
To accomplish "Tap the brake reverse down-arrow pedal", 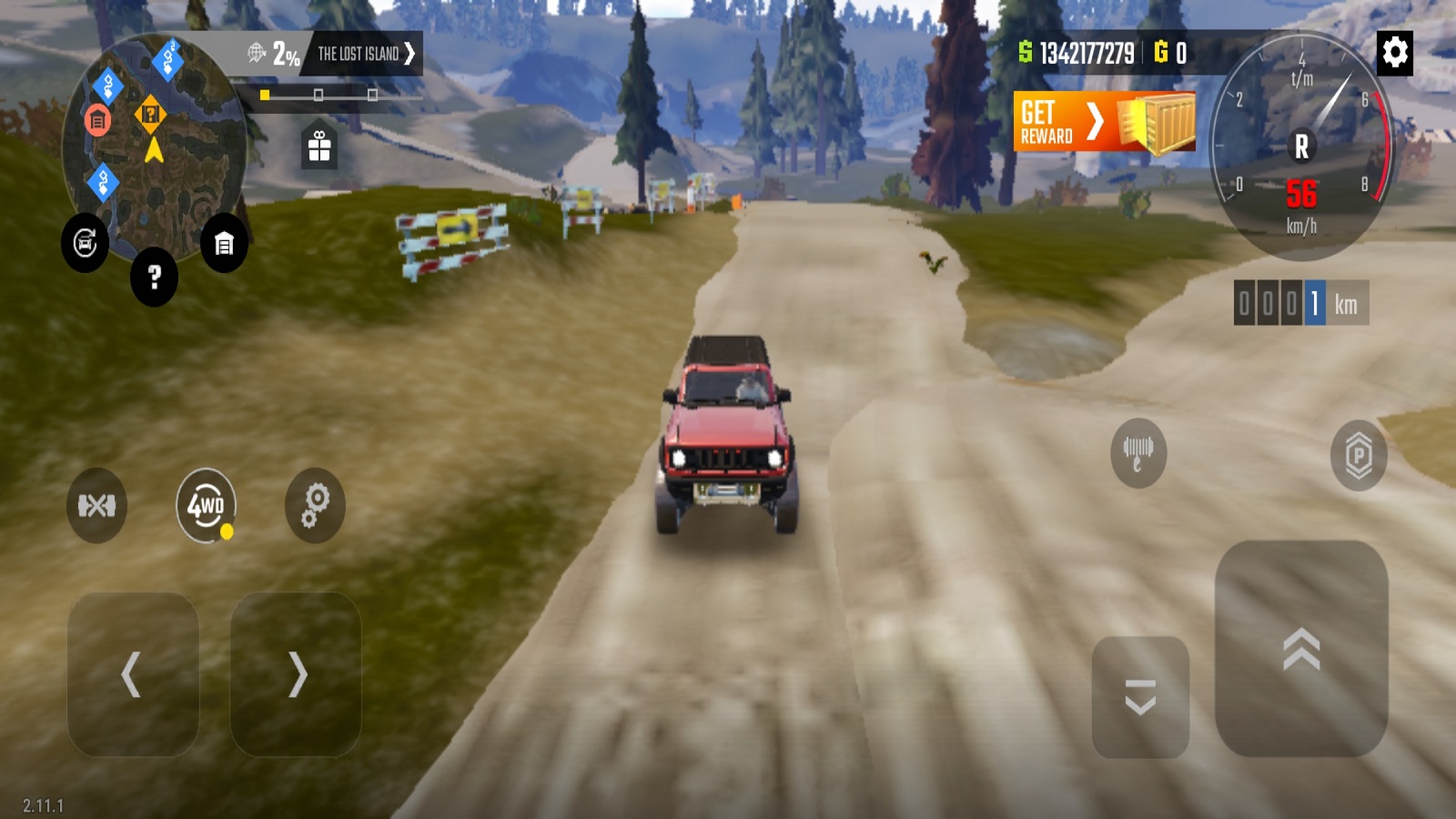I will pyautogui.click(x=1140, y=697).
